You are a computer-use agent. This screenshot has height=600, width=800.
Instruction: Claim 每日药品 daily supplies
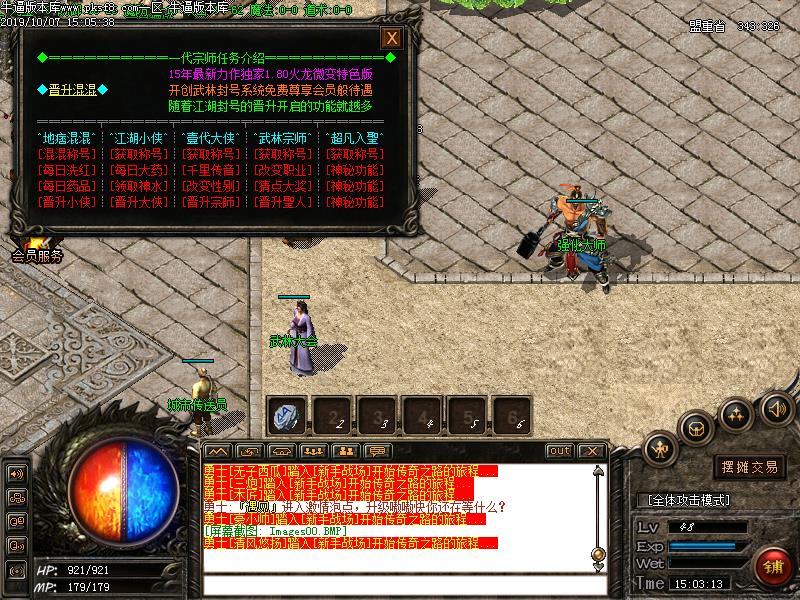coord(66,186)
